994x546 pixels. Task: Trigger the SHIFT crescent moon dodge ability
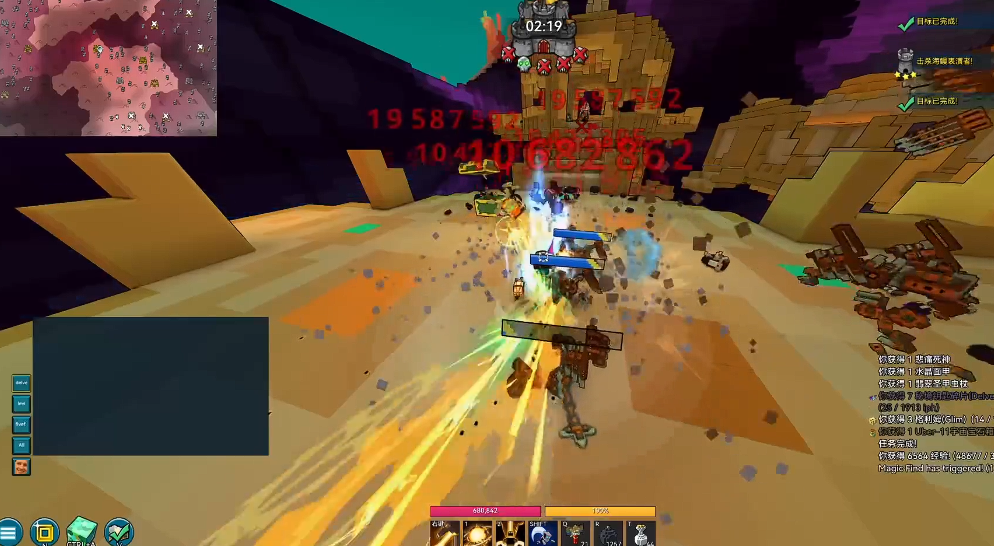(x=543, y=534)
